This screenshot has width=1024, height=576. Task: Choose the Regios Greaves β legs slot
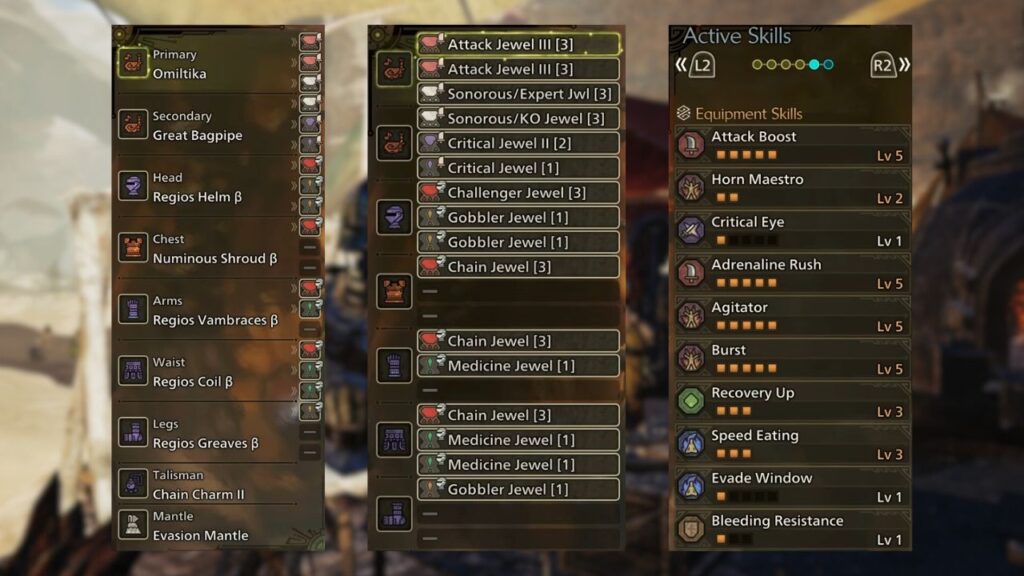205,434
